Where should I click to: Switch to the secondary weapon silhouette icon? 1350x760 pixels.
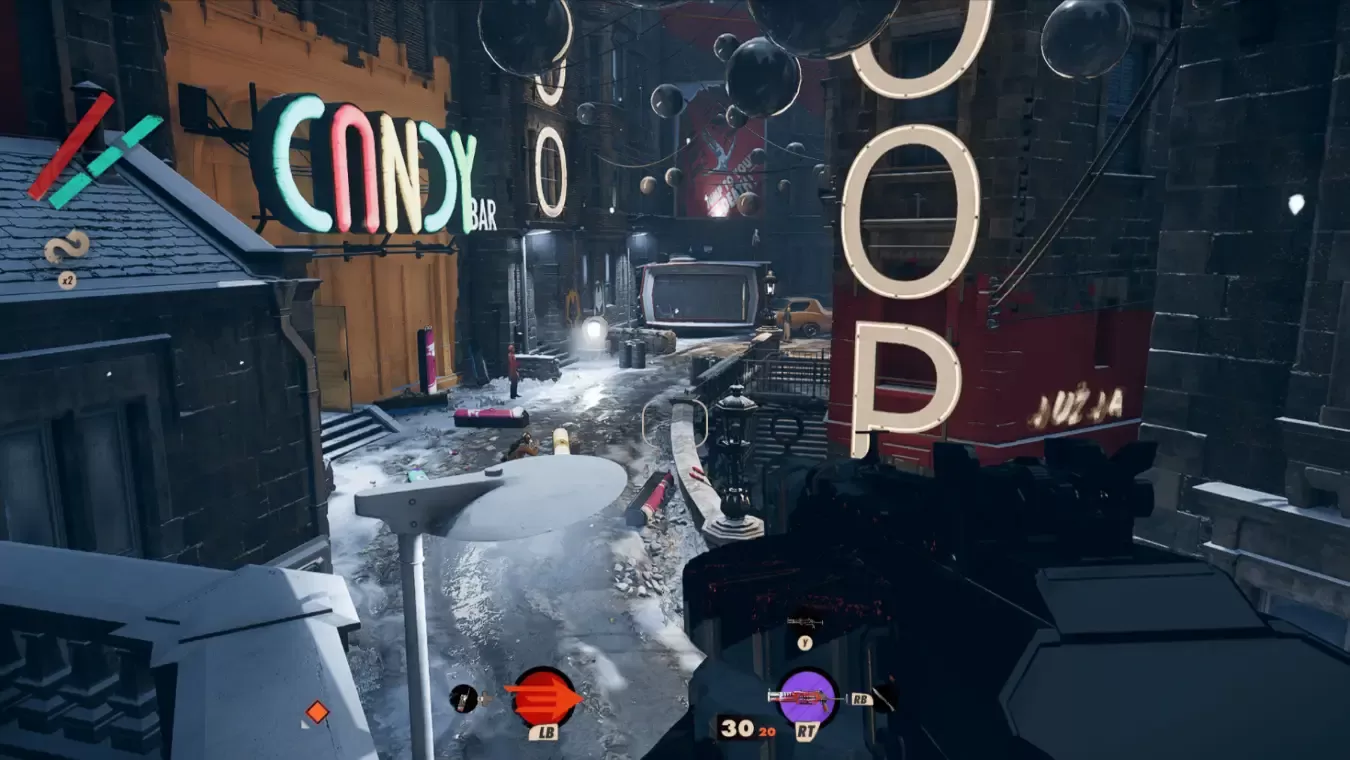click(x=805, y=622)
